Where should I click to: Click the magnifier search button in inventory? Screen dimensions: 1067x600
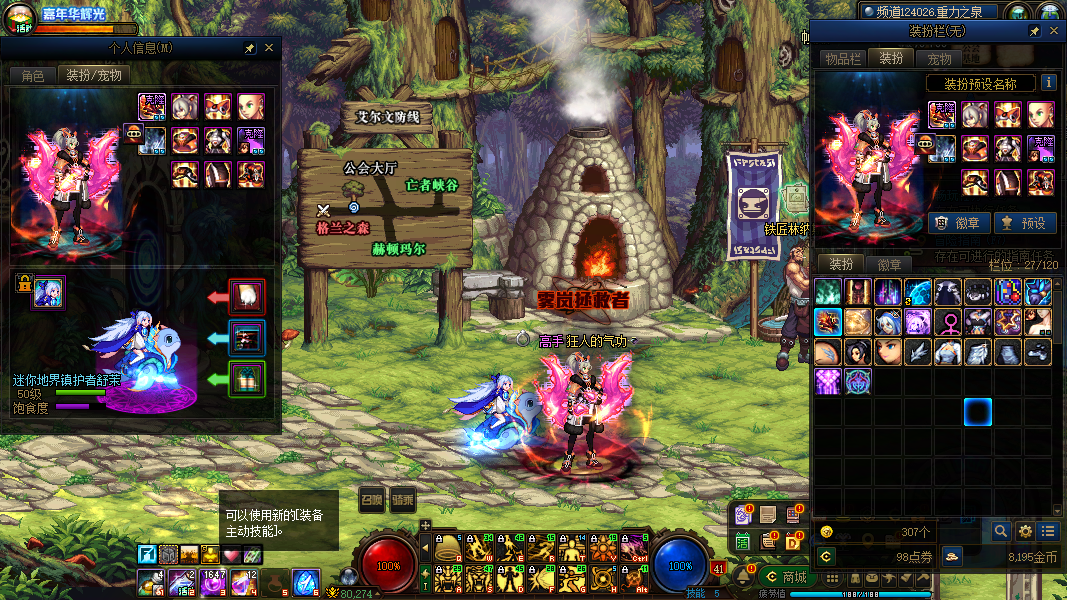pos(1000,531)
